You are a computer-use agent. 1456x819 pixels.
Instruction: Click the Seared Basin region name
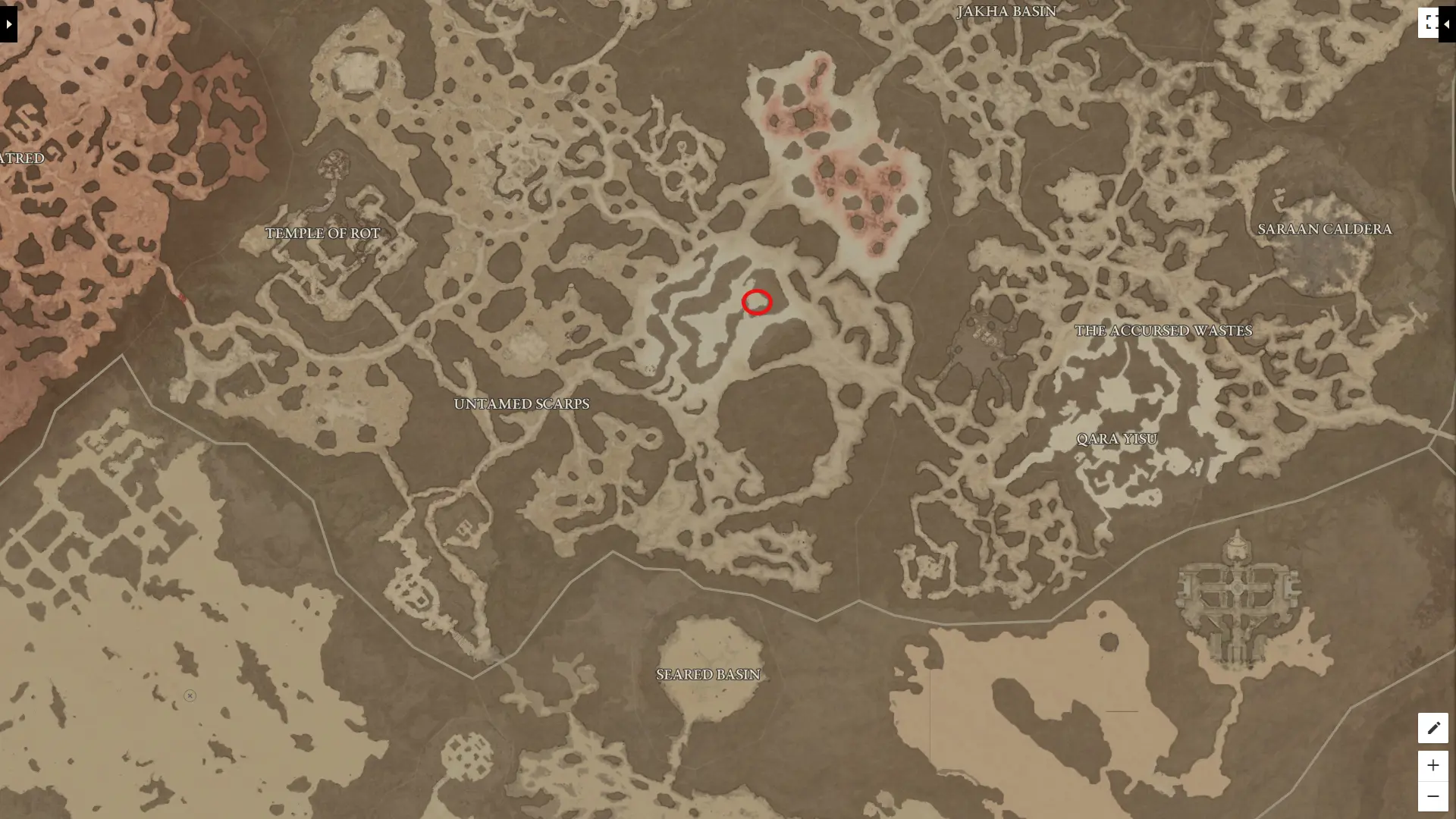coord(708,673)
